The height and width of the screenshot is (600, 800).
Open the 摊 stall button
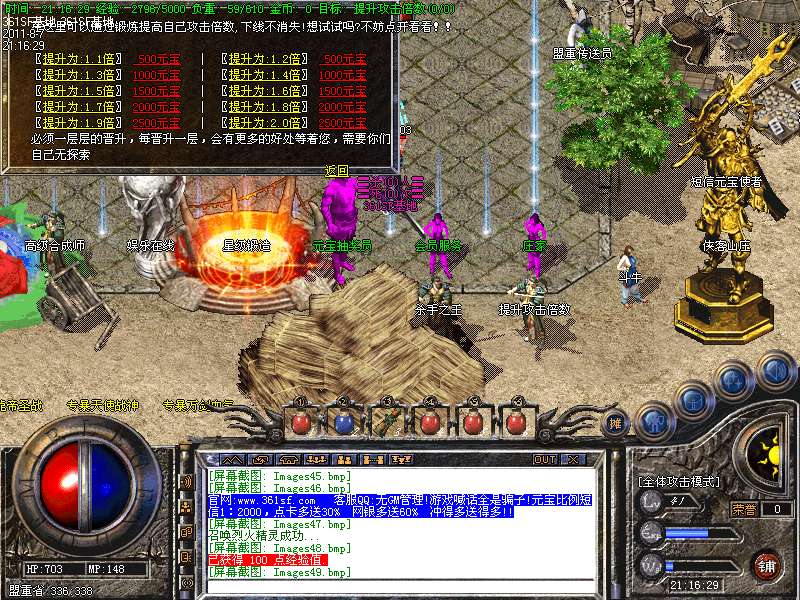pos(617,423)
